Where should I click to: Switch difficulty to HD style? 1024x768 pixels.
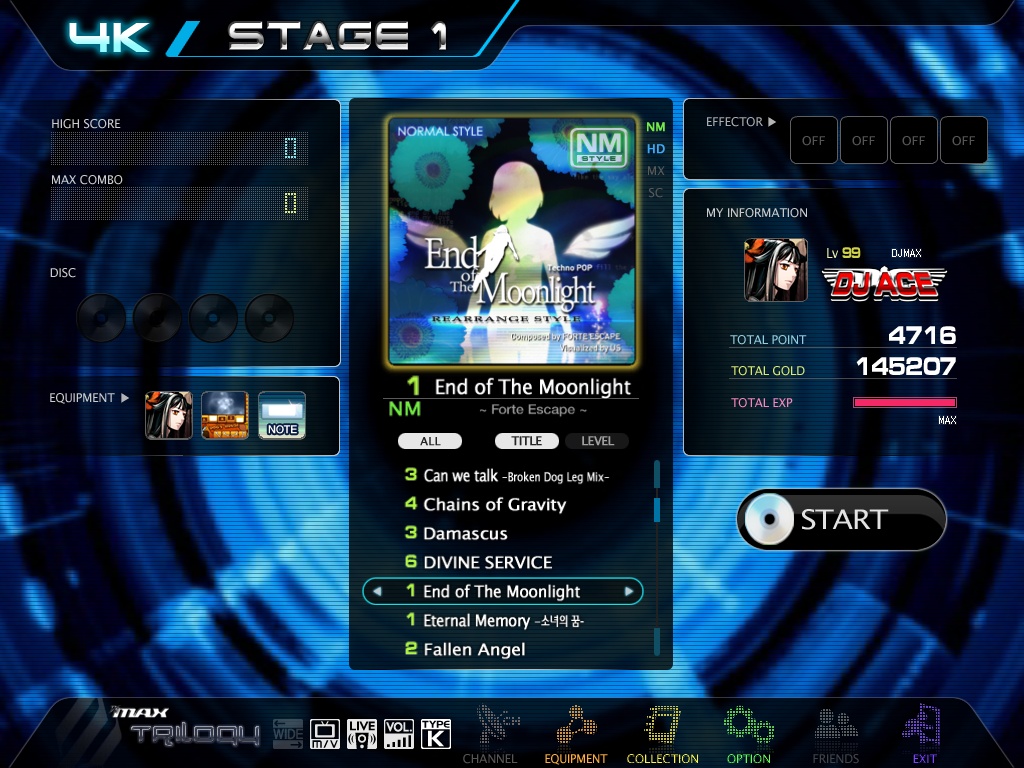coord(656,149)
